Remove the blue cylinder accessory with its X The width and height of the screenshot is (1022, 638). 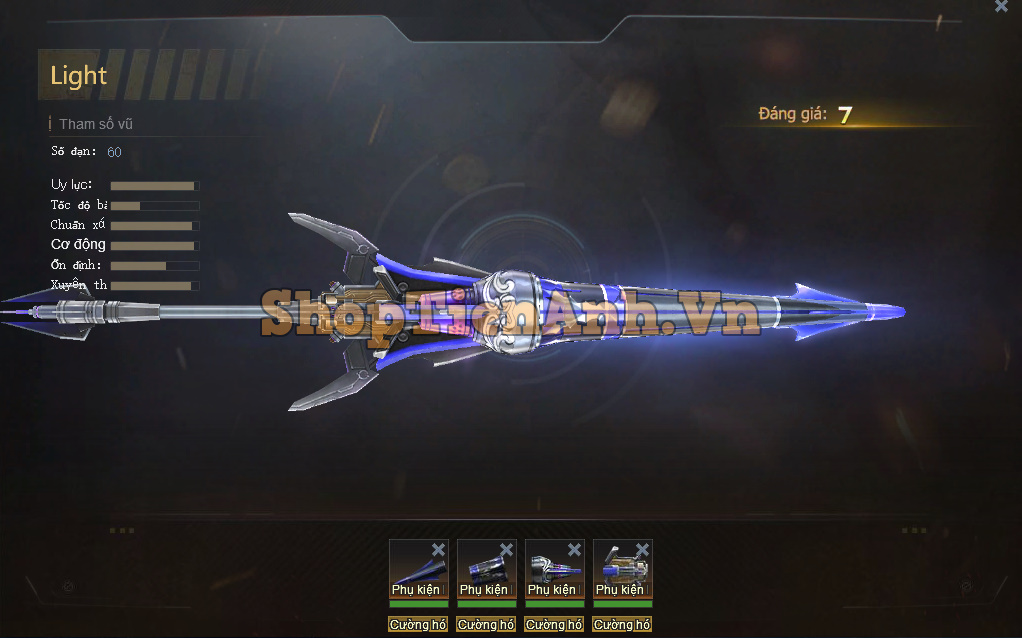[x=506, y=549]
